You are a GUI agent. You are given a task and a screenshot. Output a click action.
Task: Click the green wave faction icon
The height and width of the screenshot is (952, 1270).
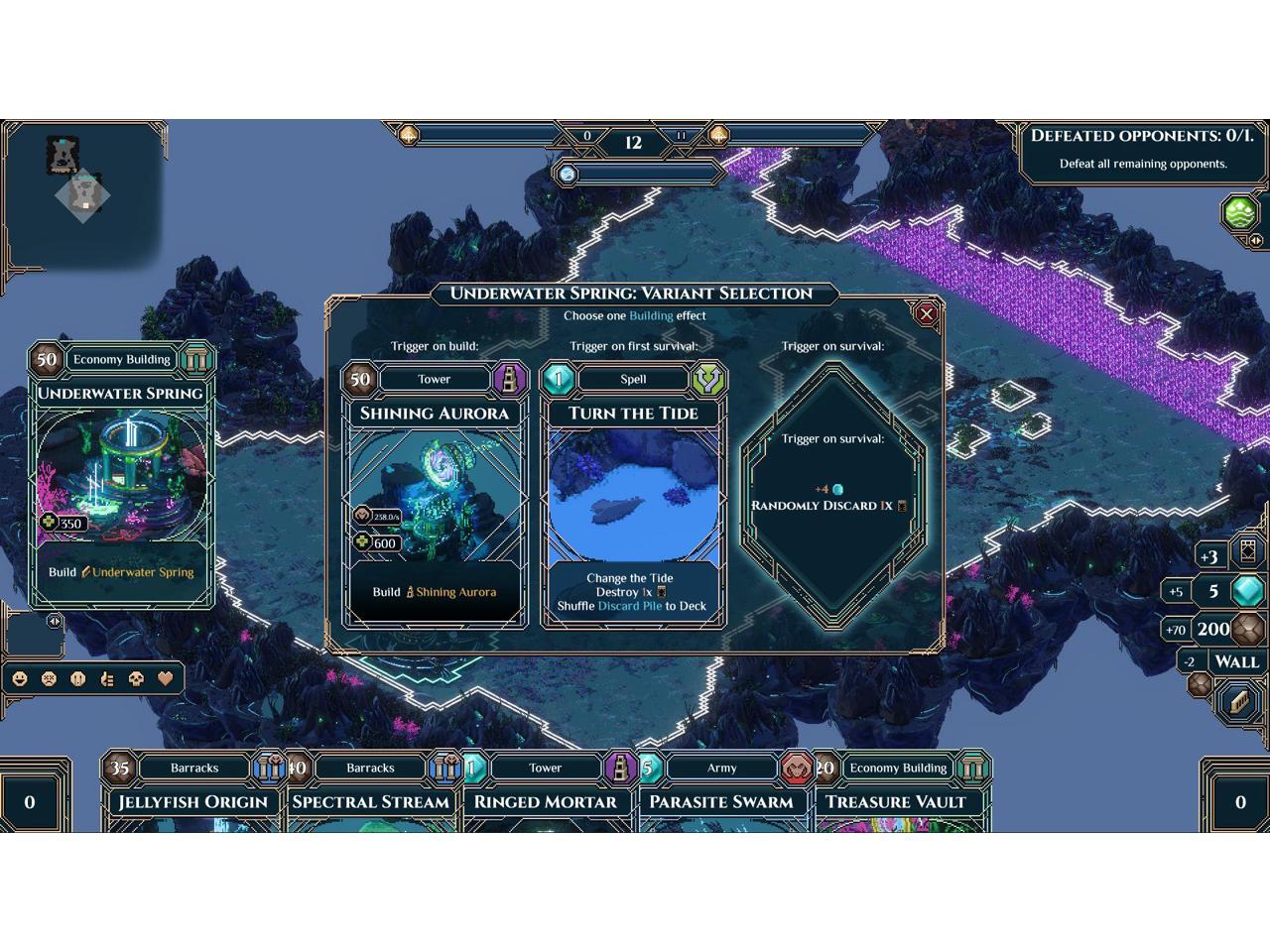click(x=1240, y=212)
